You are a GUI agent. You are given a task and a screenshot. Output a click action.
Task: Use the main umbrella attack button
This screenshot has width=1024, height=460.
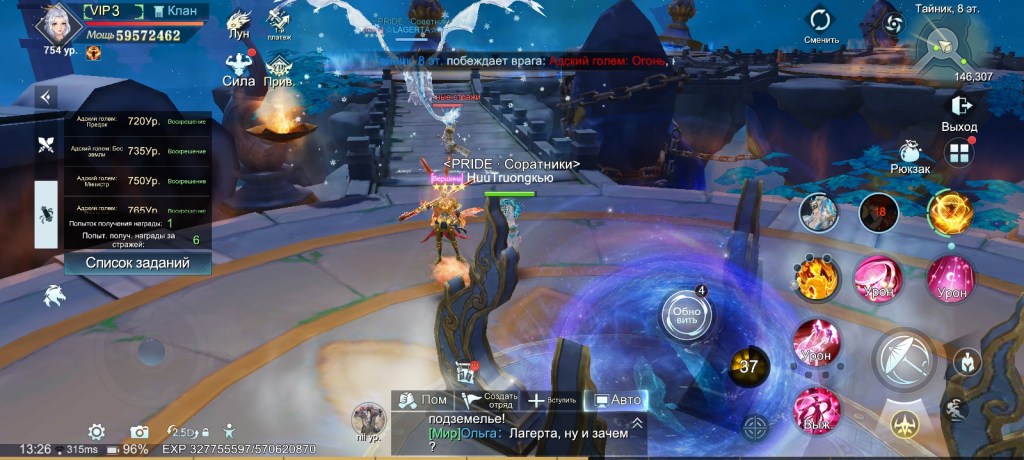[904, 357]
